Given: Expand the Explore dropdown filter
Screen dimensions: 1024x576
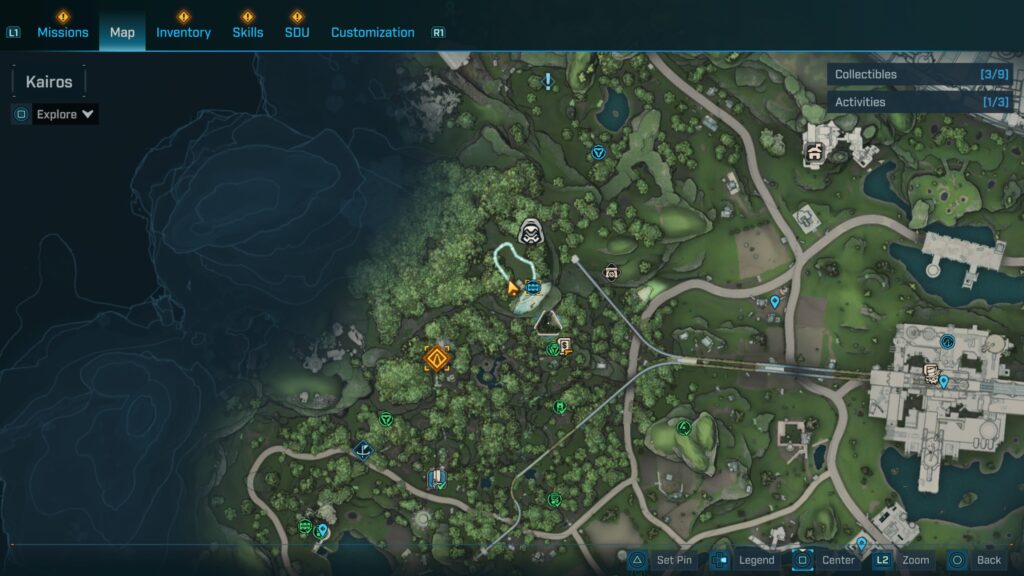Looking at the screenshot, I should [65, 114].
